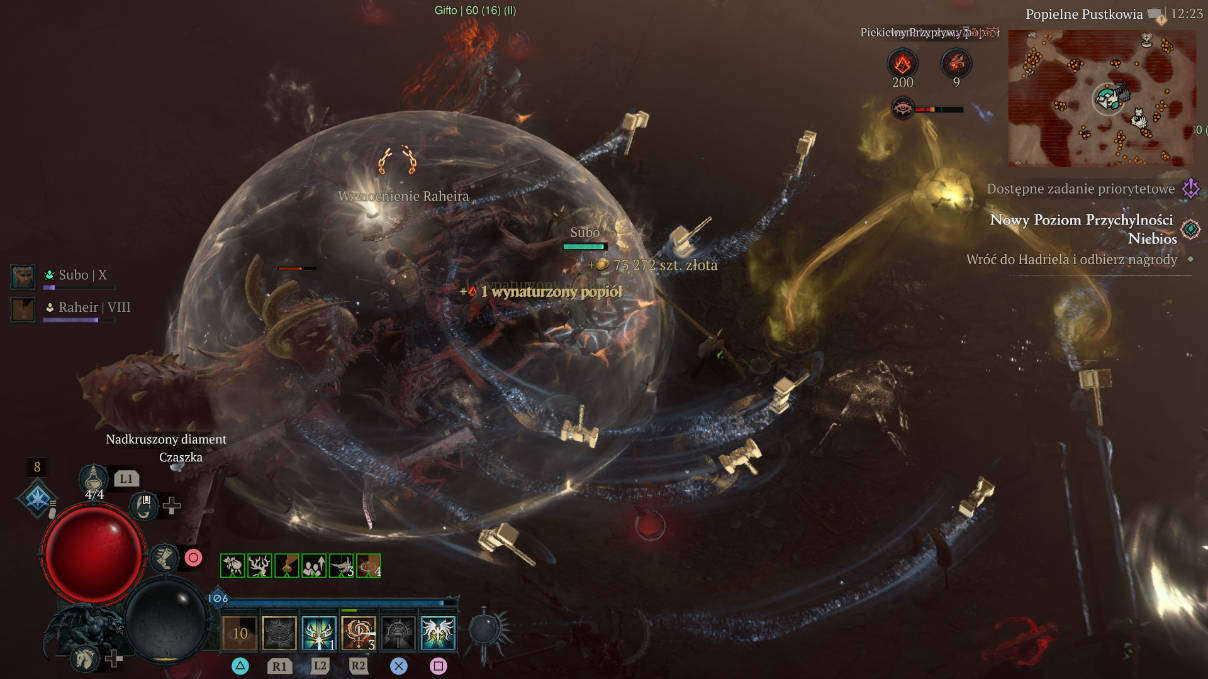Use the orange swirl skill with count 3

click(358, 632)
